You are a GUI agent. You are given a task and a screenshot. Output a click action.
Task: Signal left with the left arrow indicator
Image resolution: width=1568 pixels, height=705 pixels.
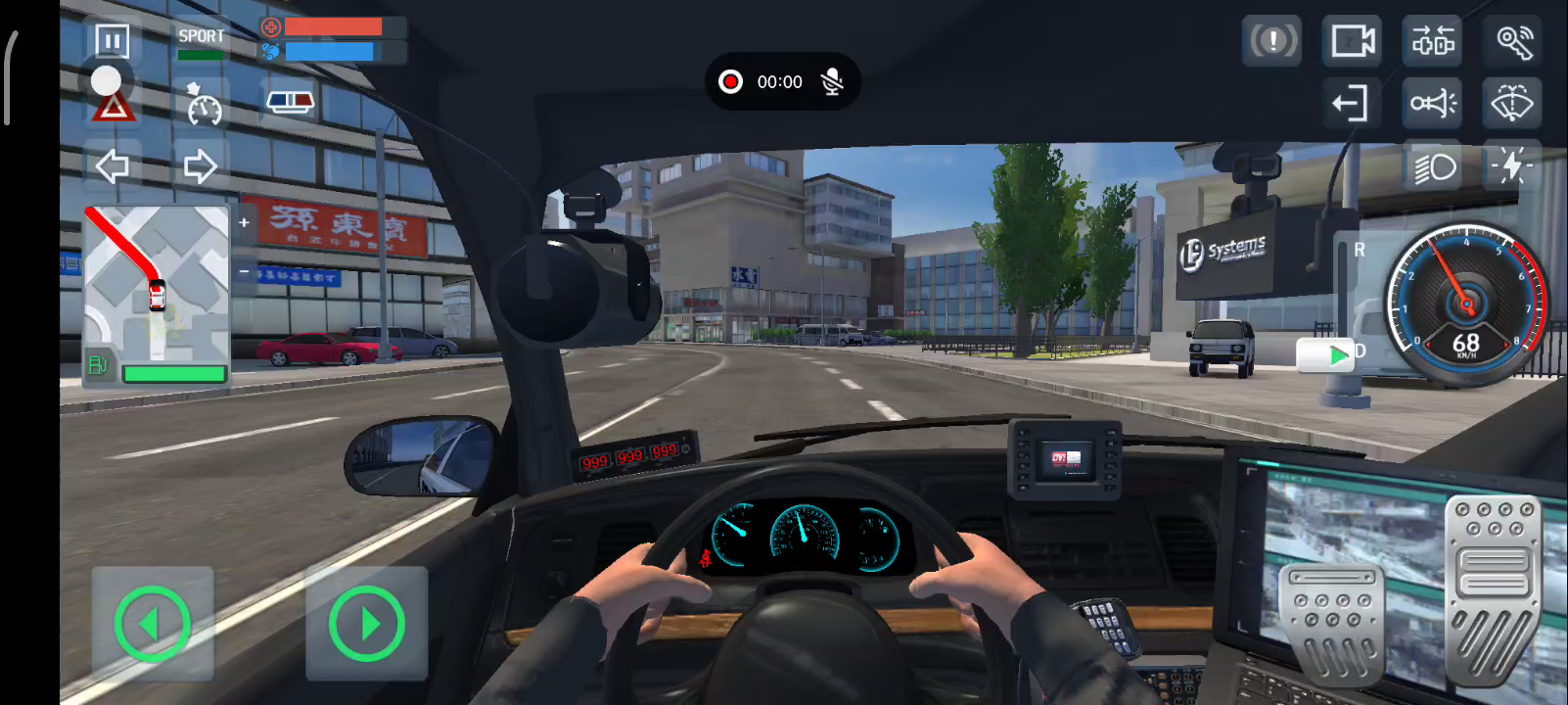[113, 166]
